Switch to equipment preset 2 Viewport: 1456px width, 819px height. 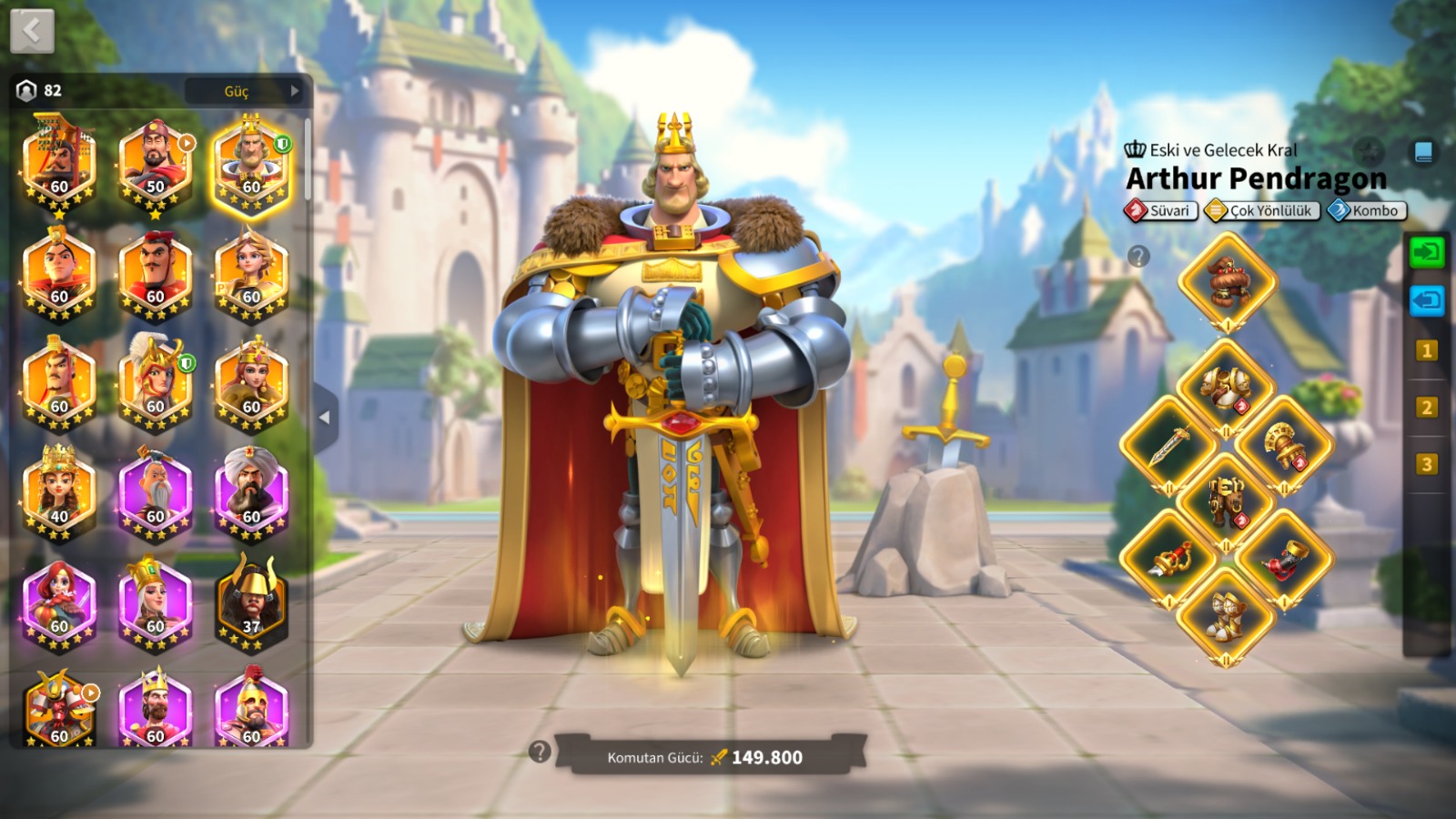click(1426, 408)
